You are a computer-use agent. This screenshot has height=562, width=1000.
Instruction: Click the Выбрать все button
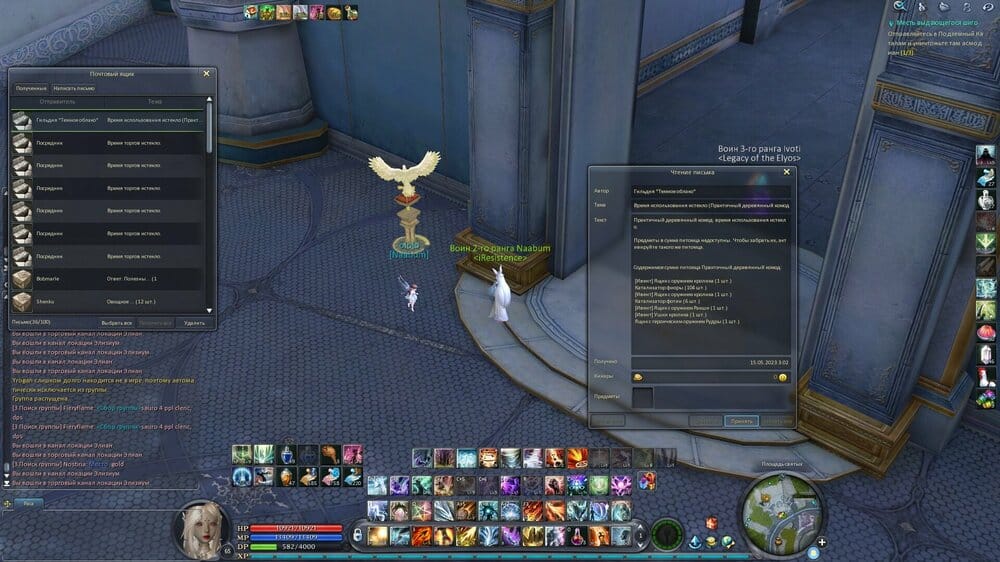[x=115, y=323]
